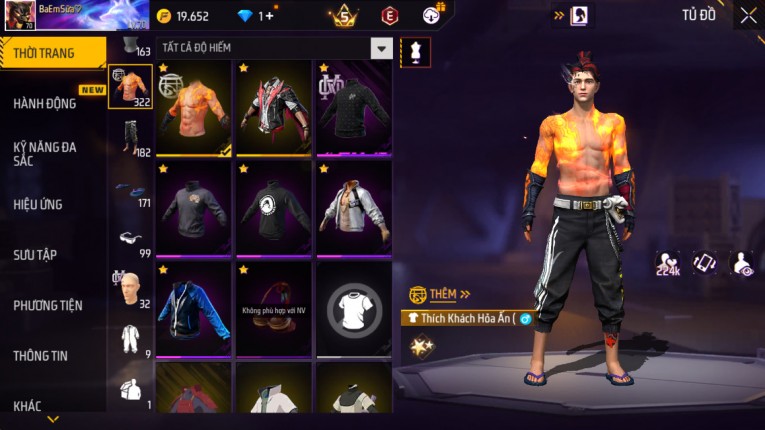Open the Phương Tiện vehicles section
The image size is (765, 430).
(48, 305)
